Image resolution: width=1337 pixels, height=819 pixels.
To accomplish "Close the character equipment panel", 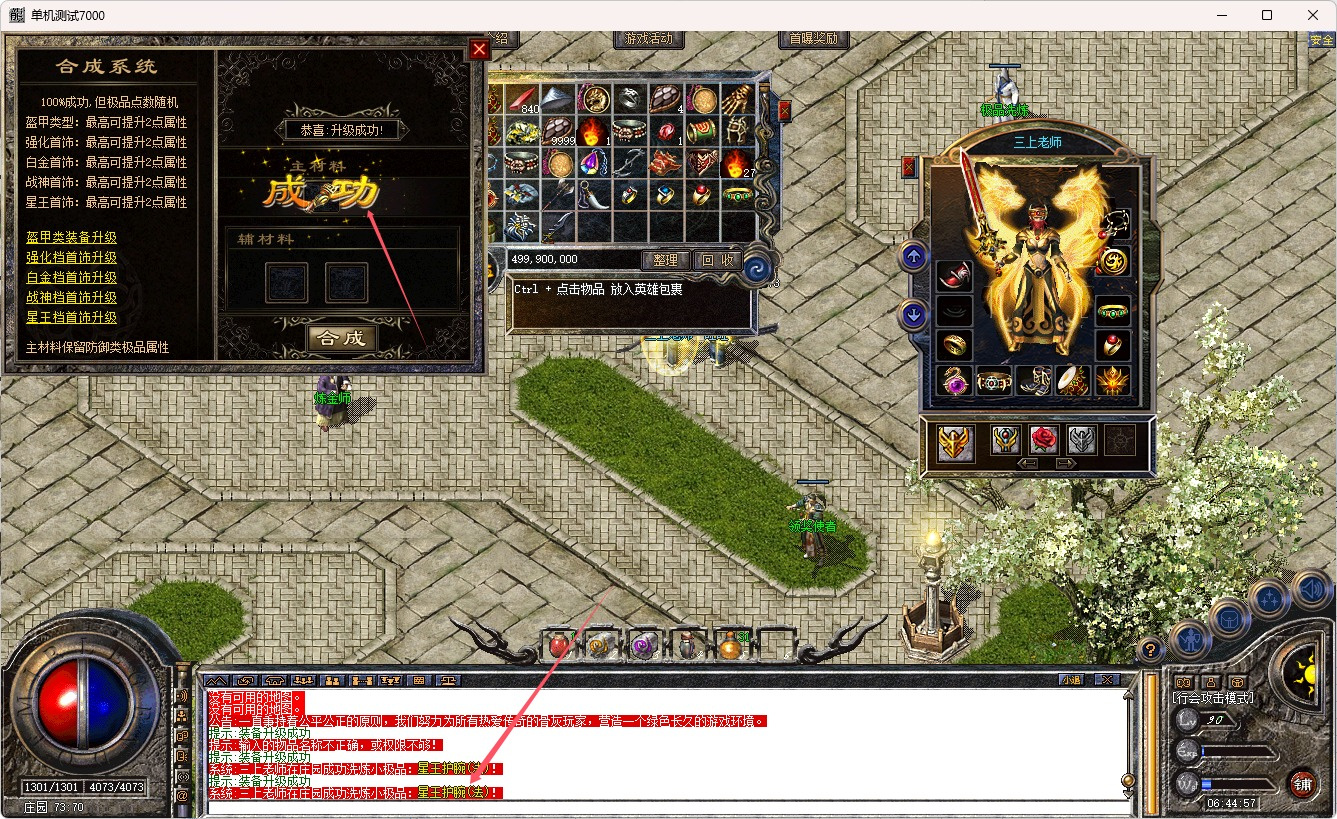I will [909, 166].
